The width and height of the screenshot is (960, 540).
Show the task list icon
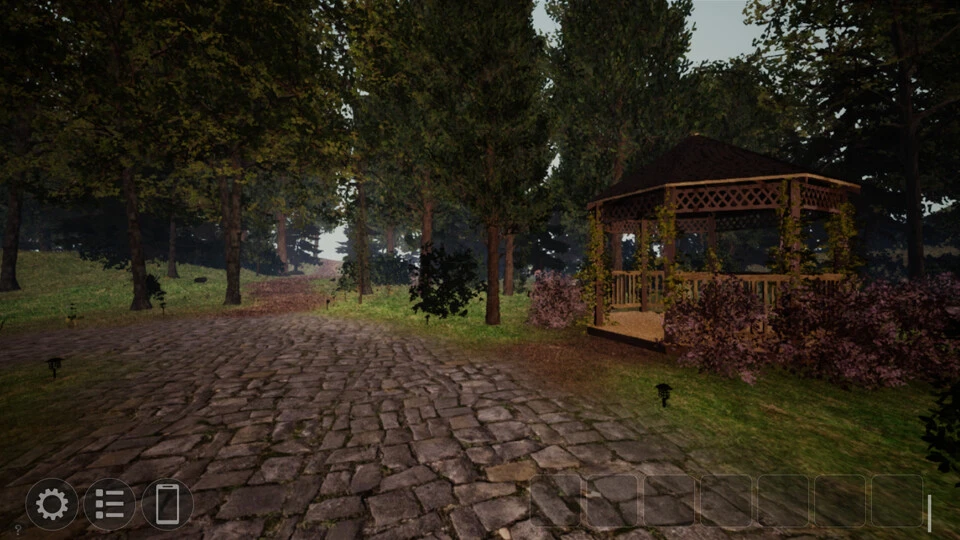[110, 504]
